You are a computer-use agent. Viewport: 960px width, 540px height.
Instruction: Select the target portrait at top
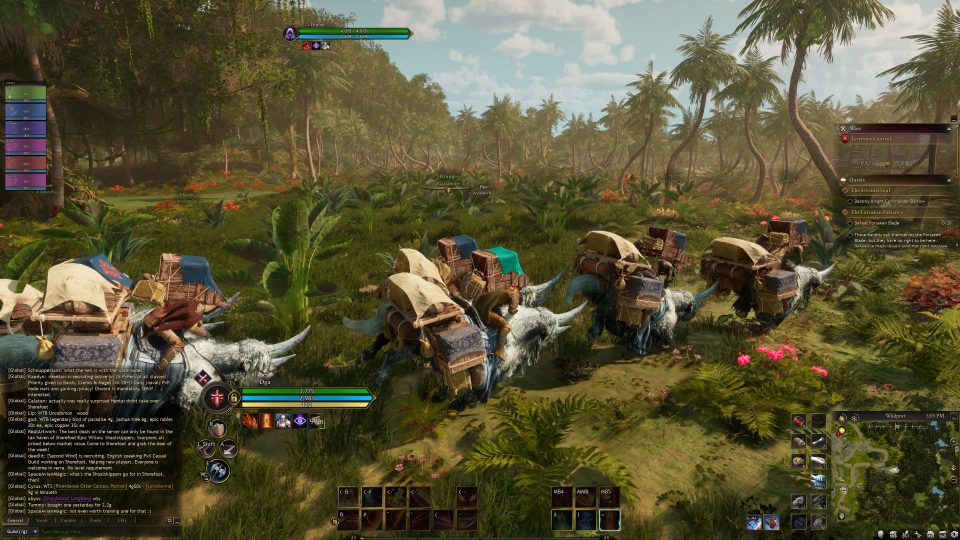pos(291,33)
